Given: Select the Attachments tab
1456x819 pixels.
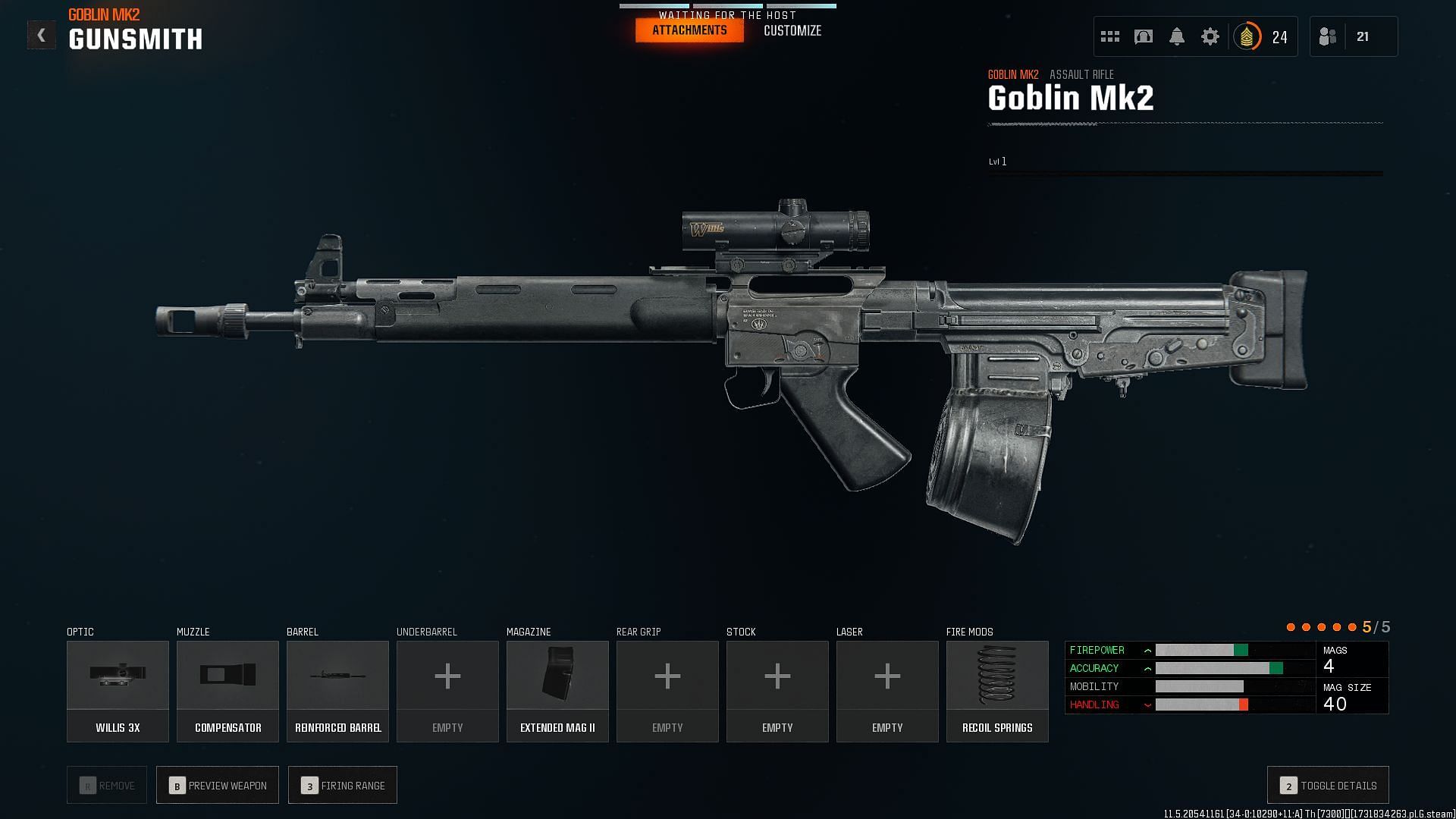Looking at the screenshot, I should [689, 30].
